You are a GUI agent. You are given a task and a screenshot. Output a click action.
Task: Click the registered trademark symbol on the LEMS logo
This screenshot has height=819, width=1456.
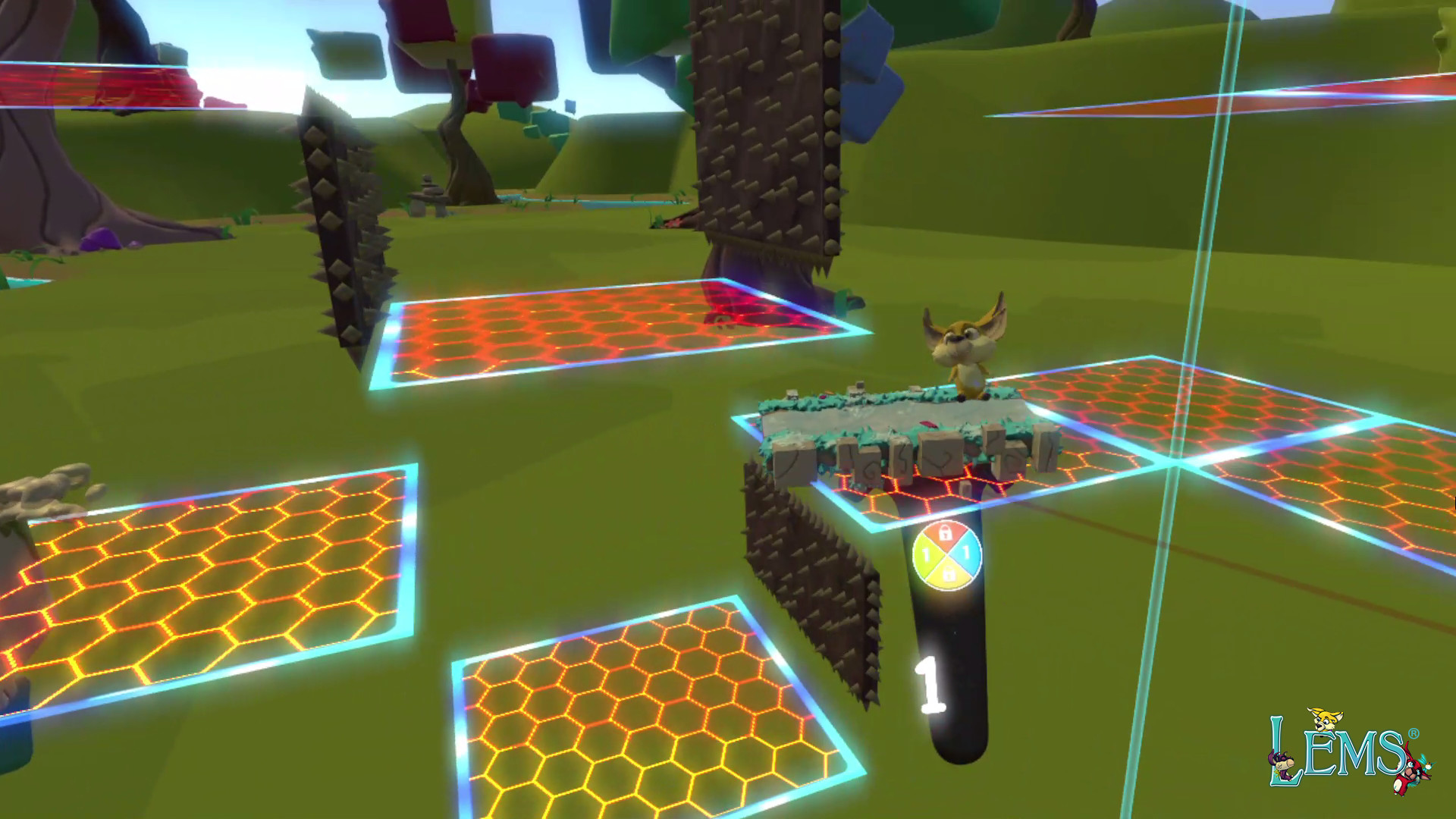pyautogui.click(x=1413, y=734)
